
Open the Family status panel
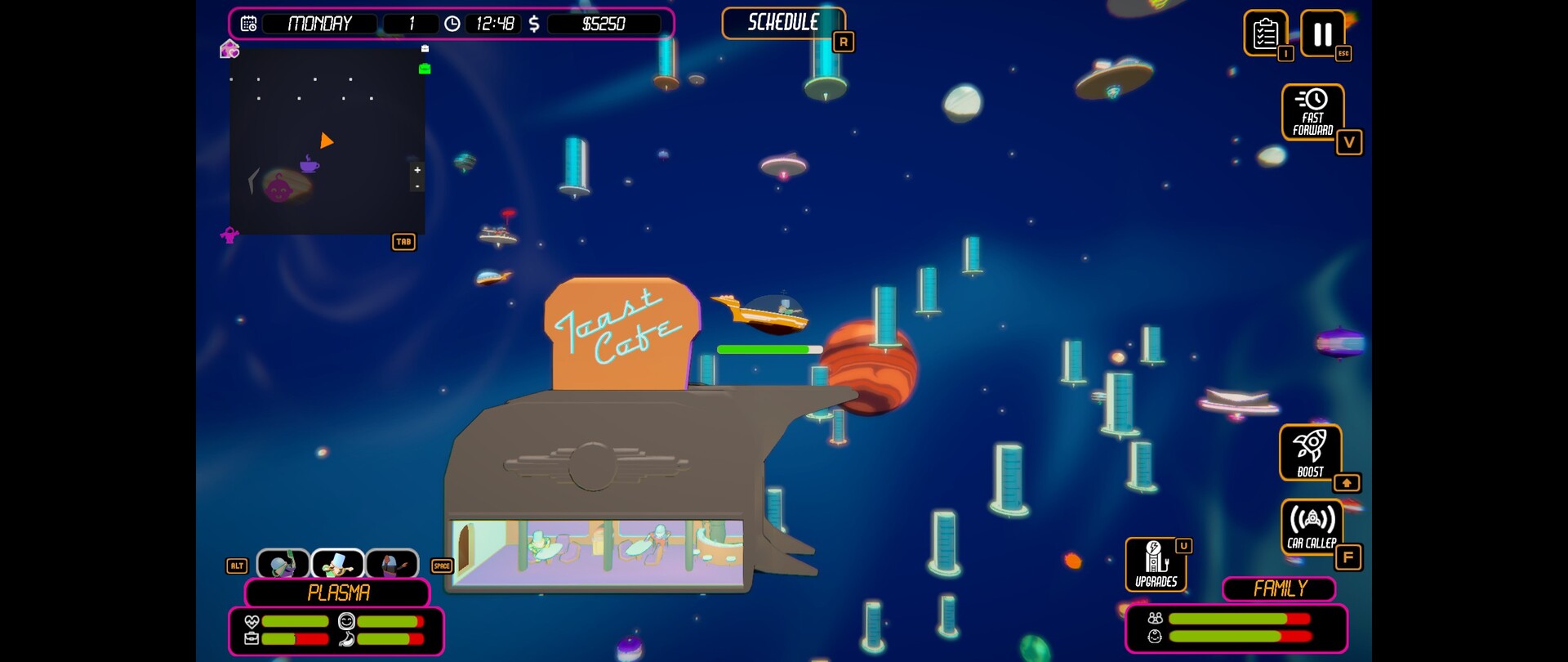1279,588
